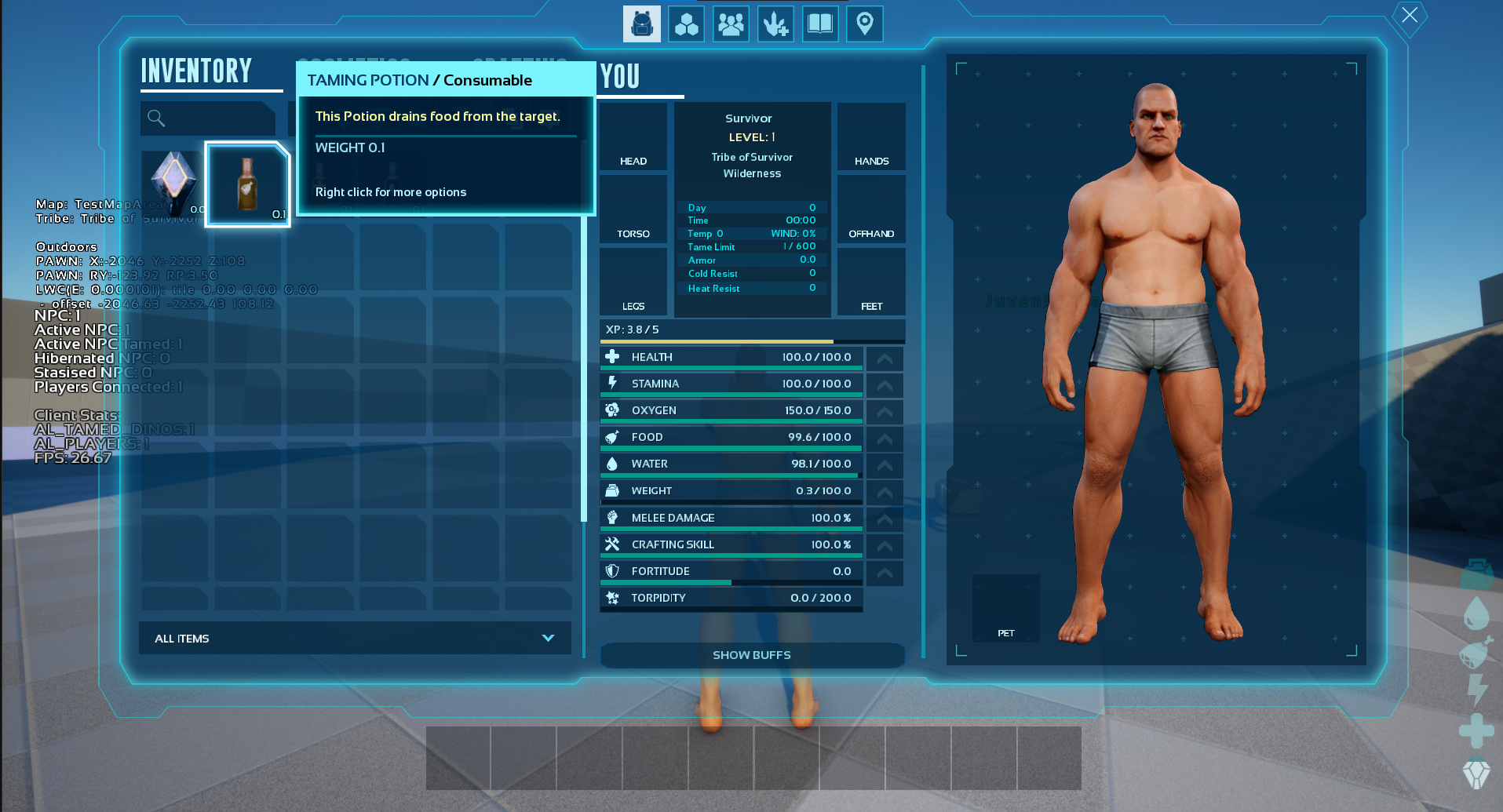Open the map pin tab
This screenshot has height=812, width=1503.
pos(865,24)
